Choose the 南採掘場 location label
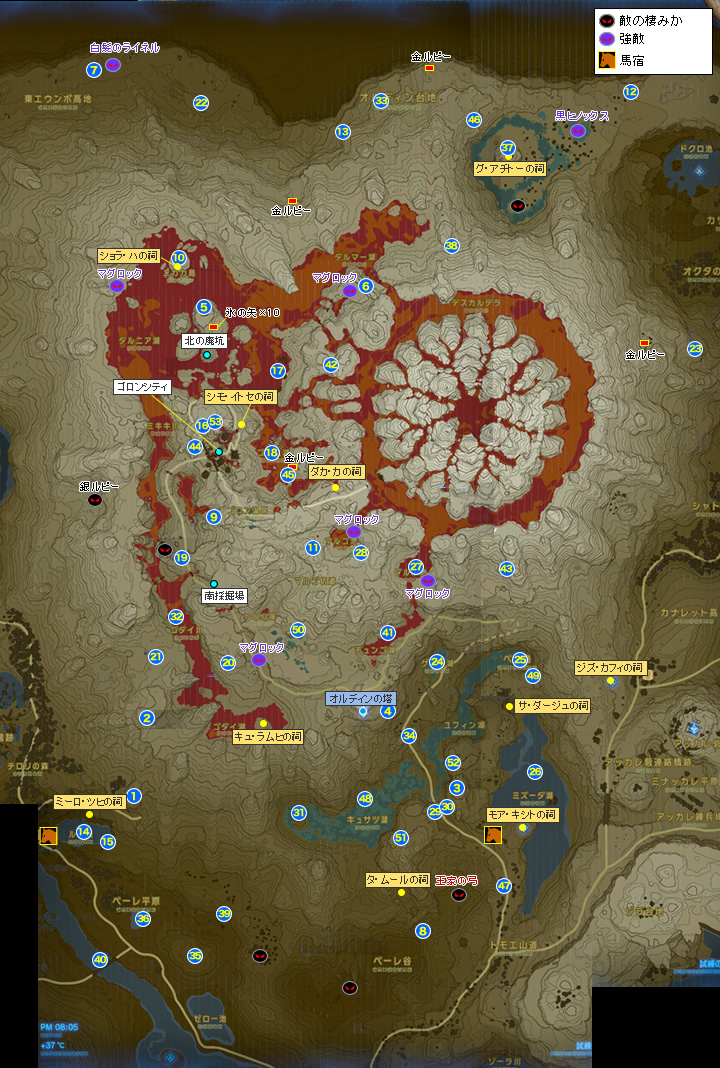This screenshot has width=720, height=1068. (x=224, y=595)
